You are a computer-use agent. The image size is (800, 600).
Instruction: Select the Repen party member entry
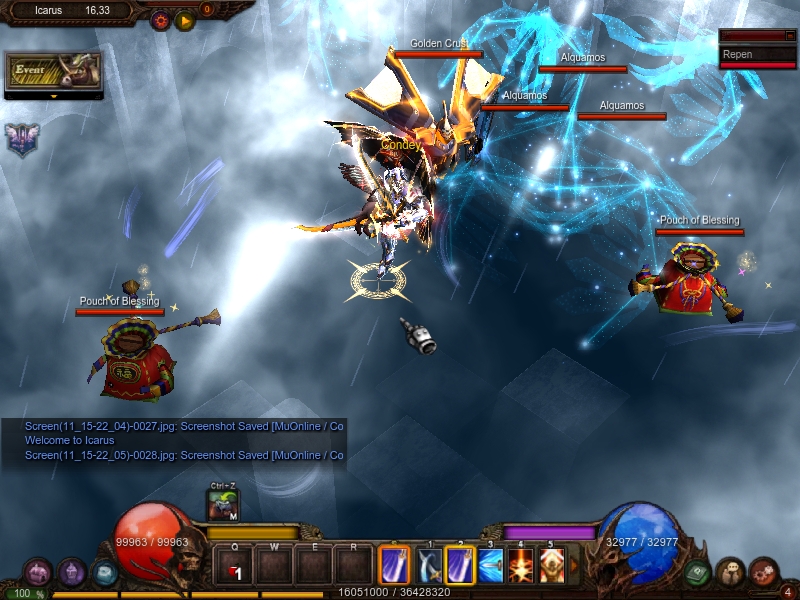click(757, 55)
